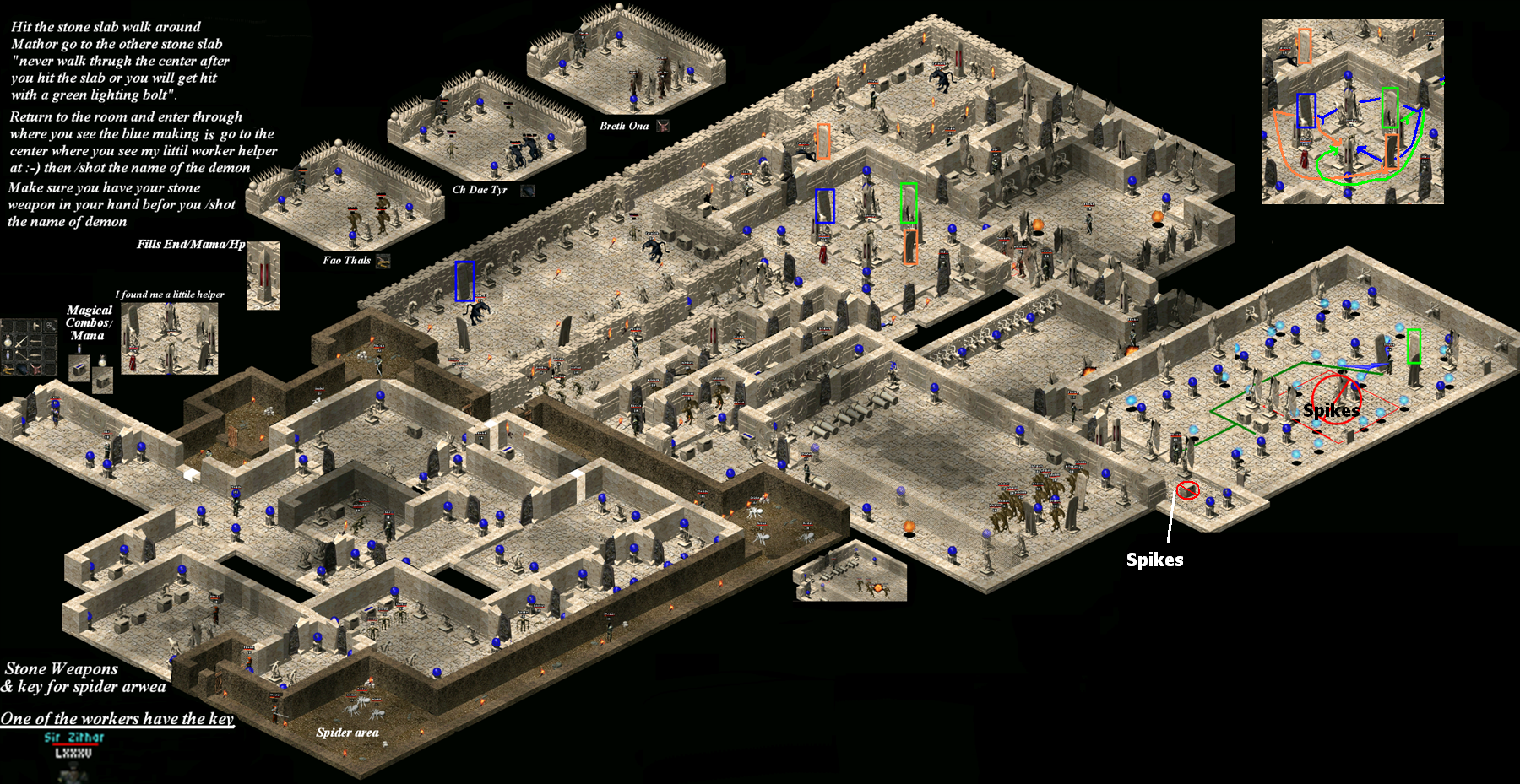The width and height of the screenshot is (1520, 784).
Task: Click the underlined 'One of the workers have the key' text
Action: [118, 719]
